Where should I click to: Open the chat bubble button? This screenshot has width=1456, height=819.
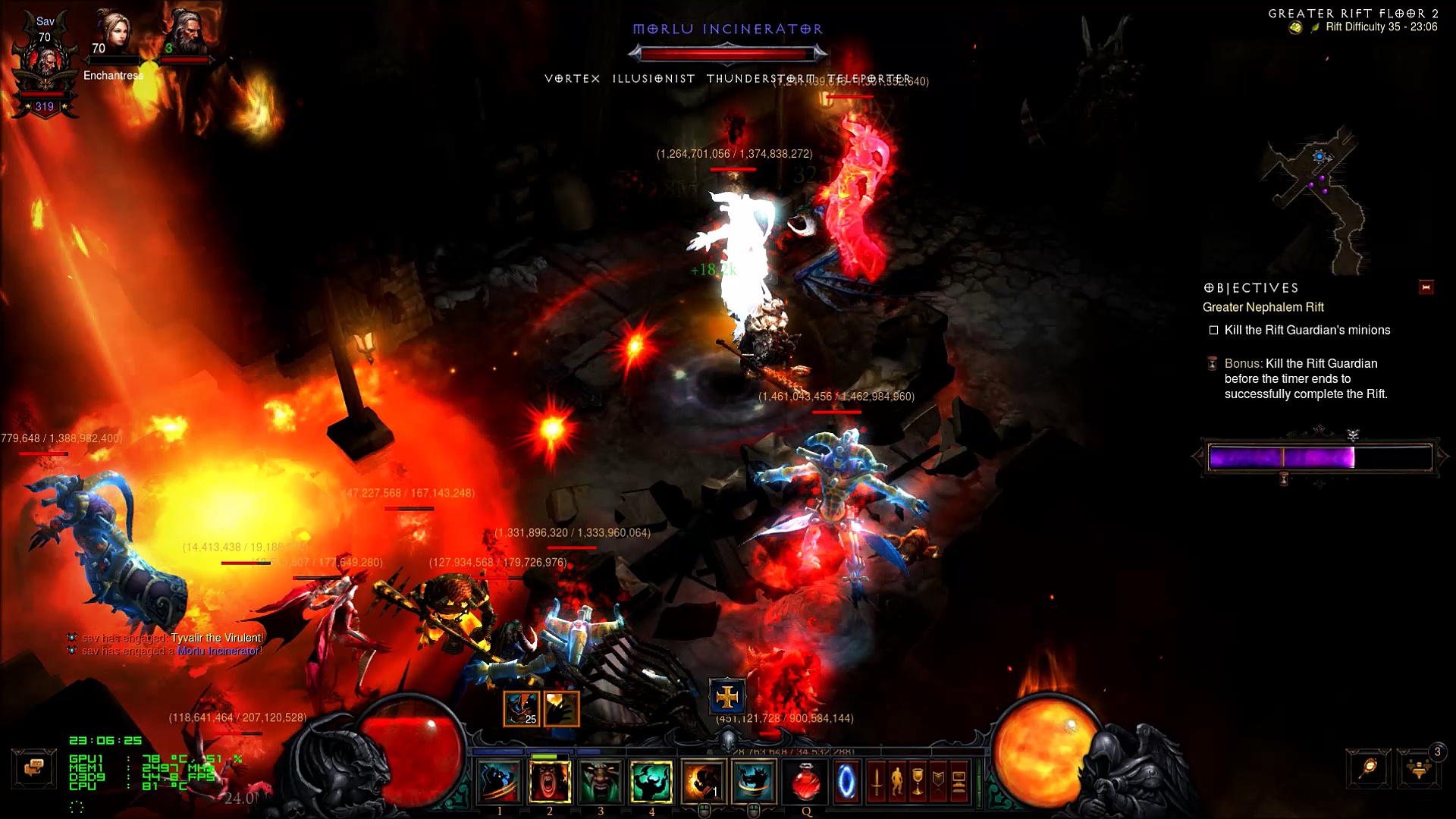(33, 768)
